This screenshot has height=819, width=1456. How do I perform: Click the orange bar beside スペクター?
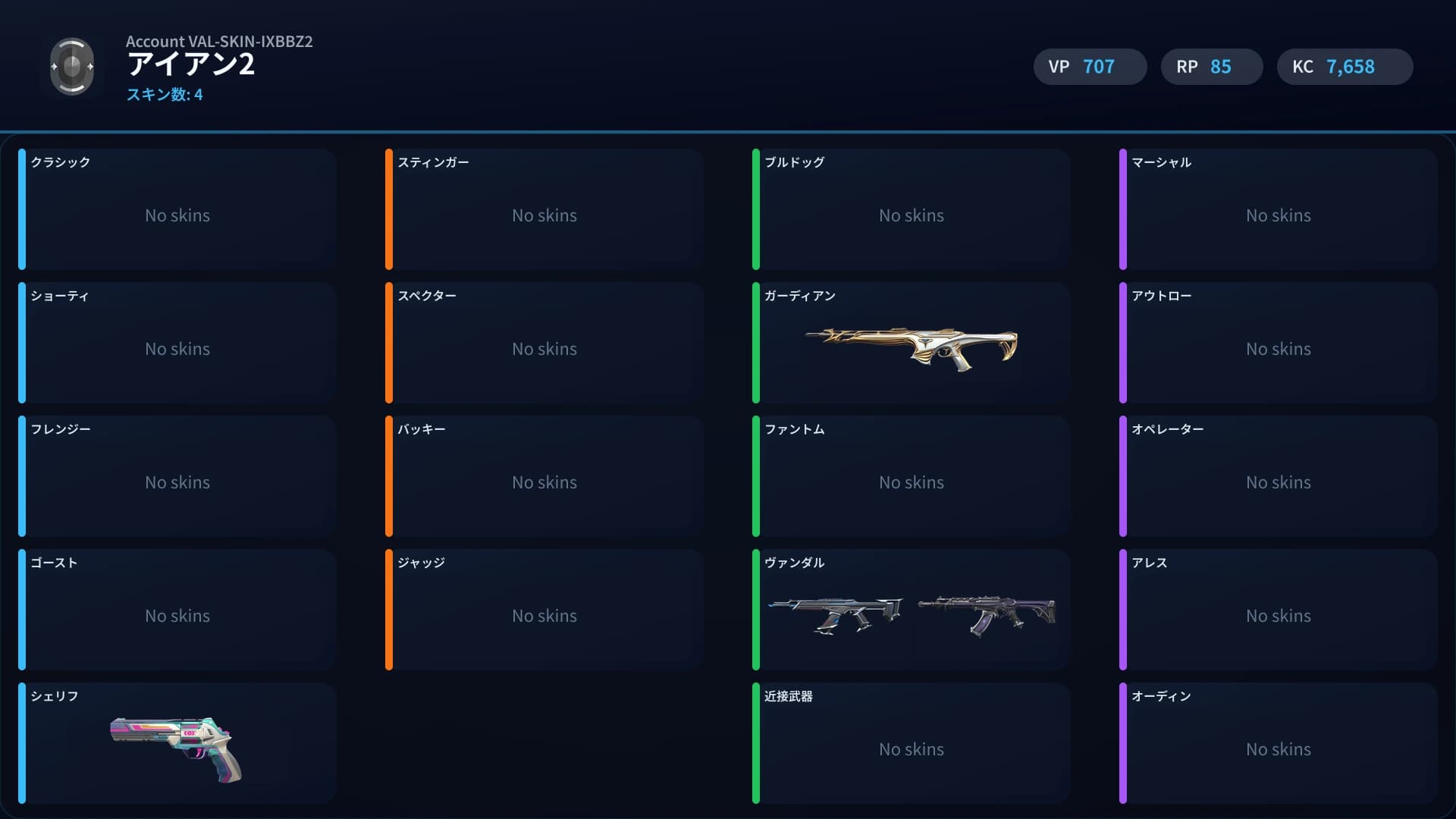pyautogui.click(x=389, y=343)
